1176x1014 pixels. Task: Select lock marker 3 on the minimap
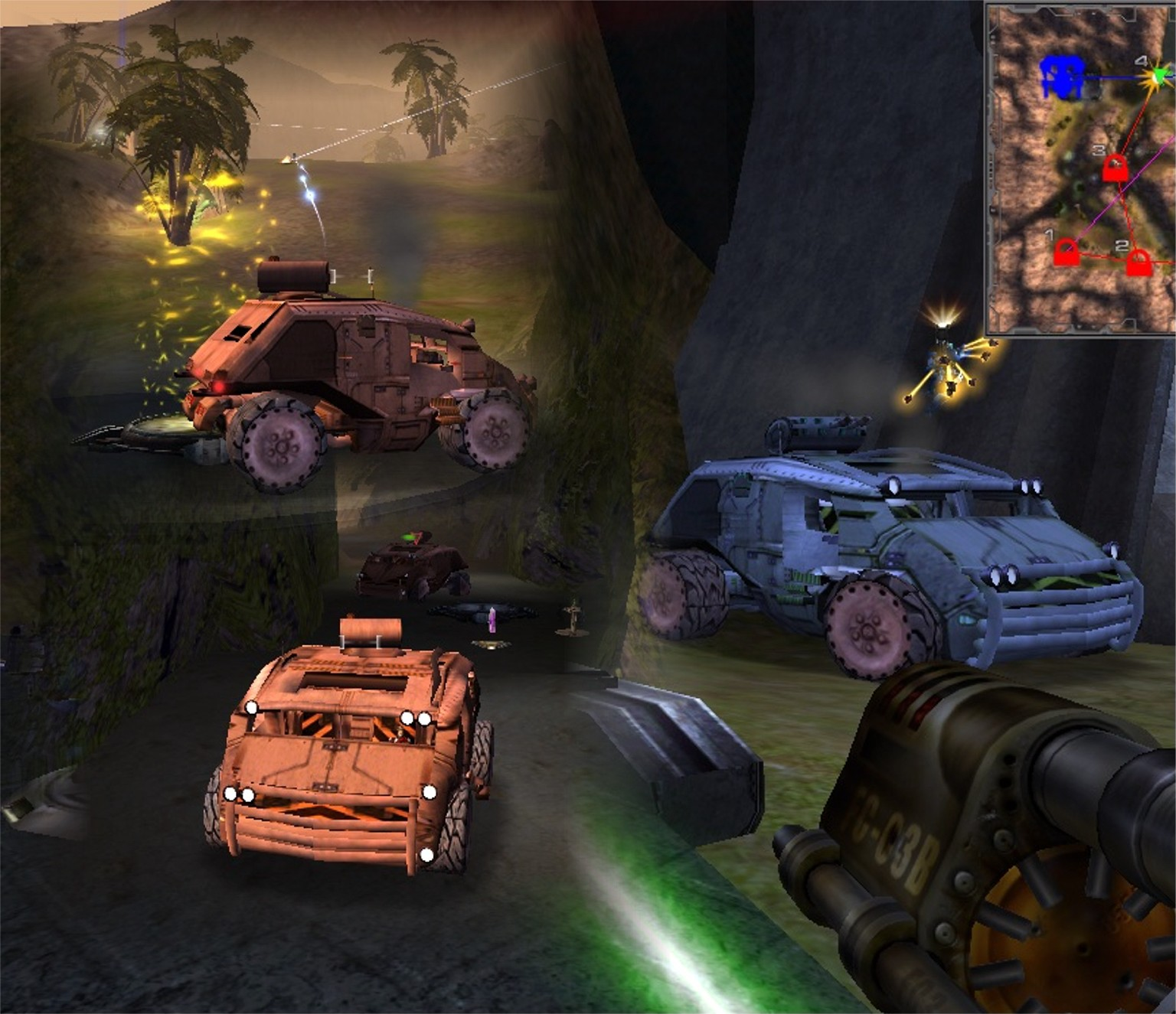tap(1116, 168)
